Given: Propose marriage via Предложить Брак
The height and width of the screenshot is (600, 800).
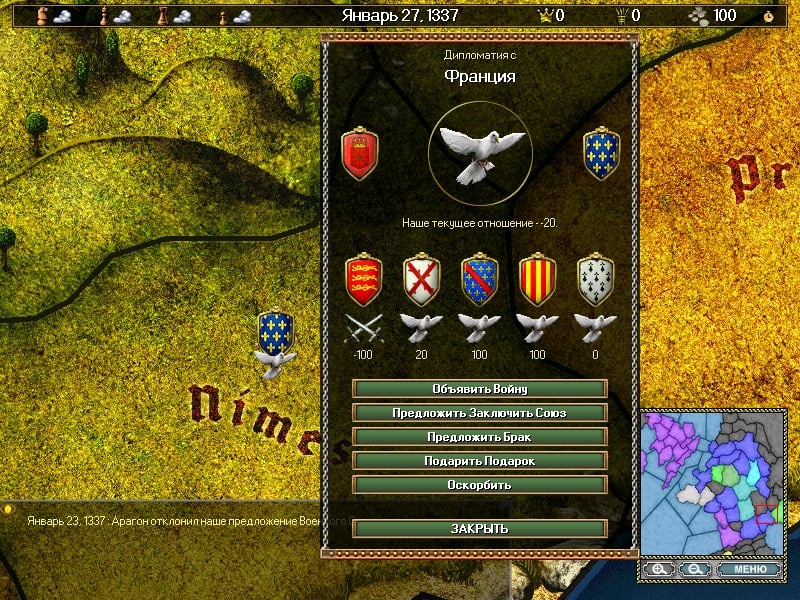Looking at the screenshot, I should 480,437.
